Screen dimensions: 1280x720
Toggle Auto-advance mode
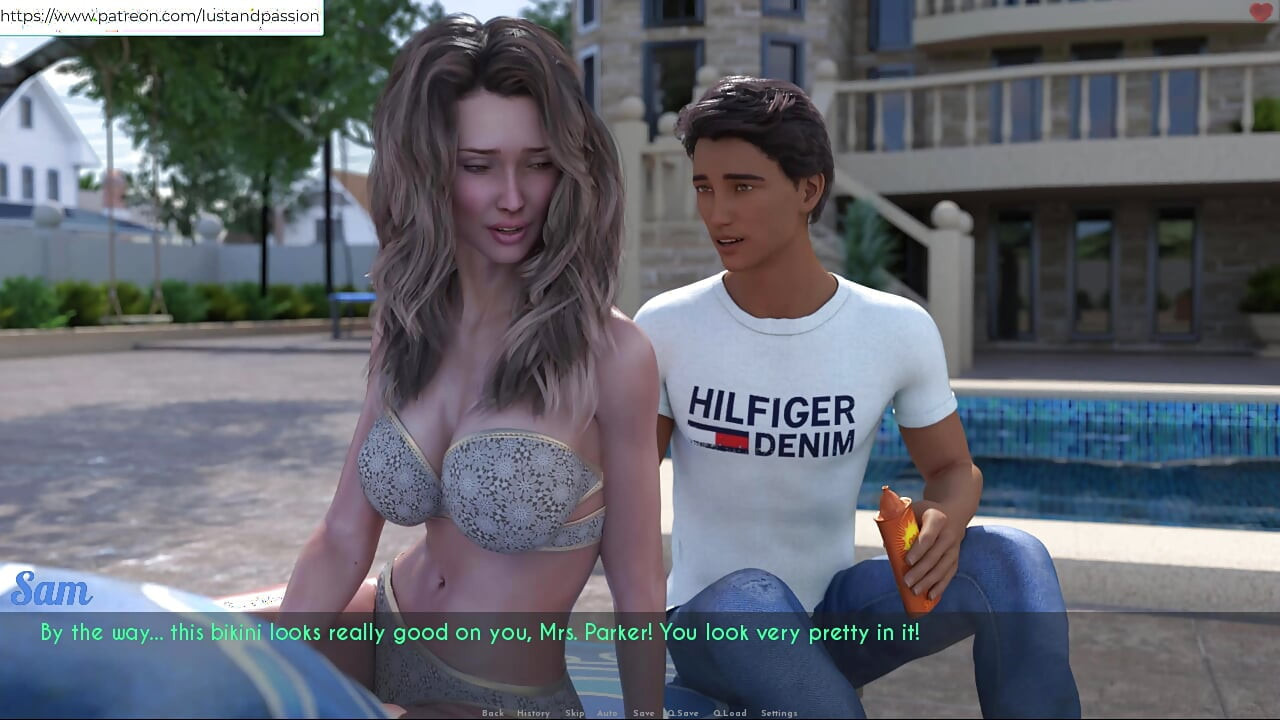[x=607, y=713]
